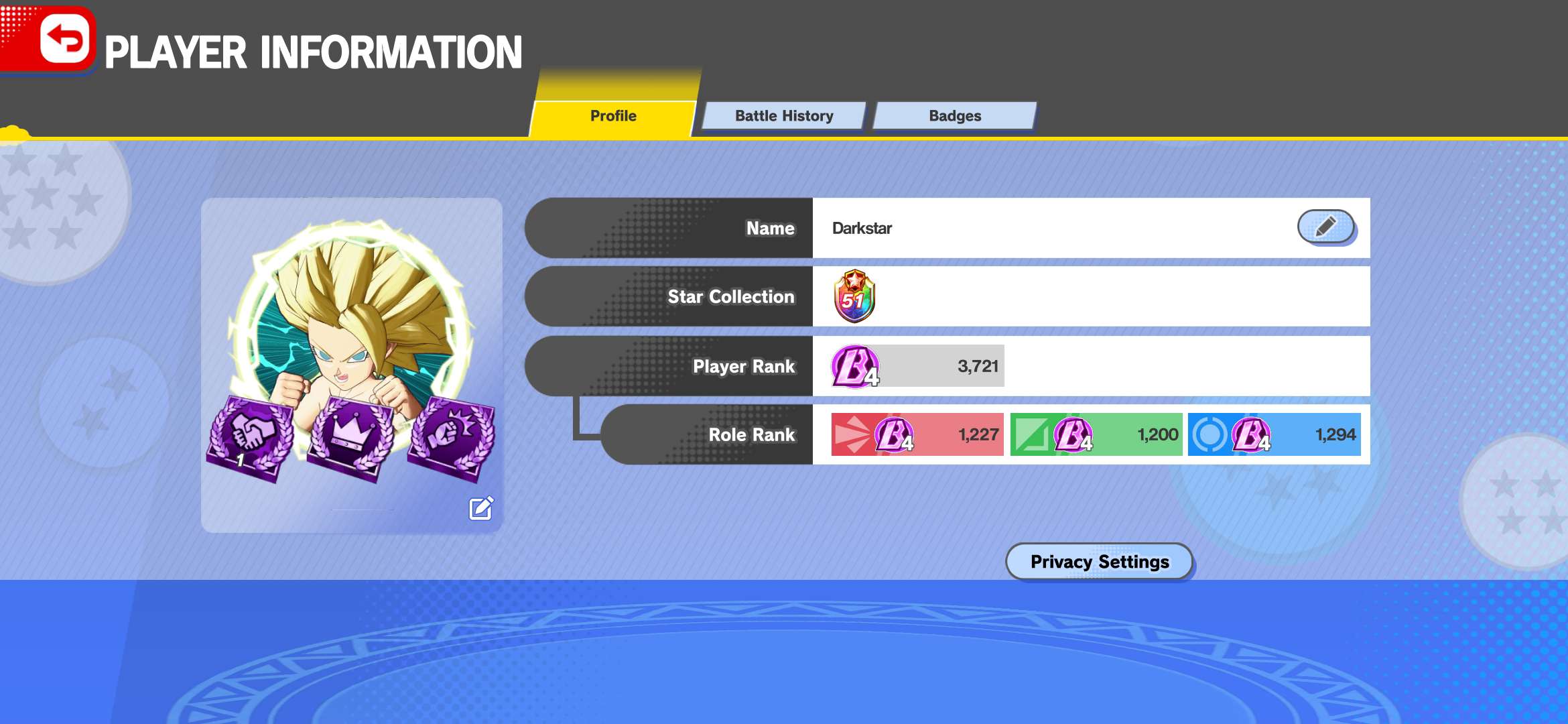
Task: Edit the profile card avatar
Action: tap(481, 509)
